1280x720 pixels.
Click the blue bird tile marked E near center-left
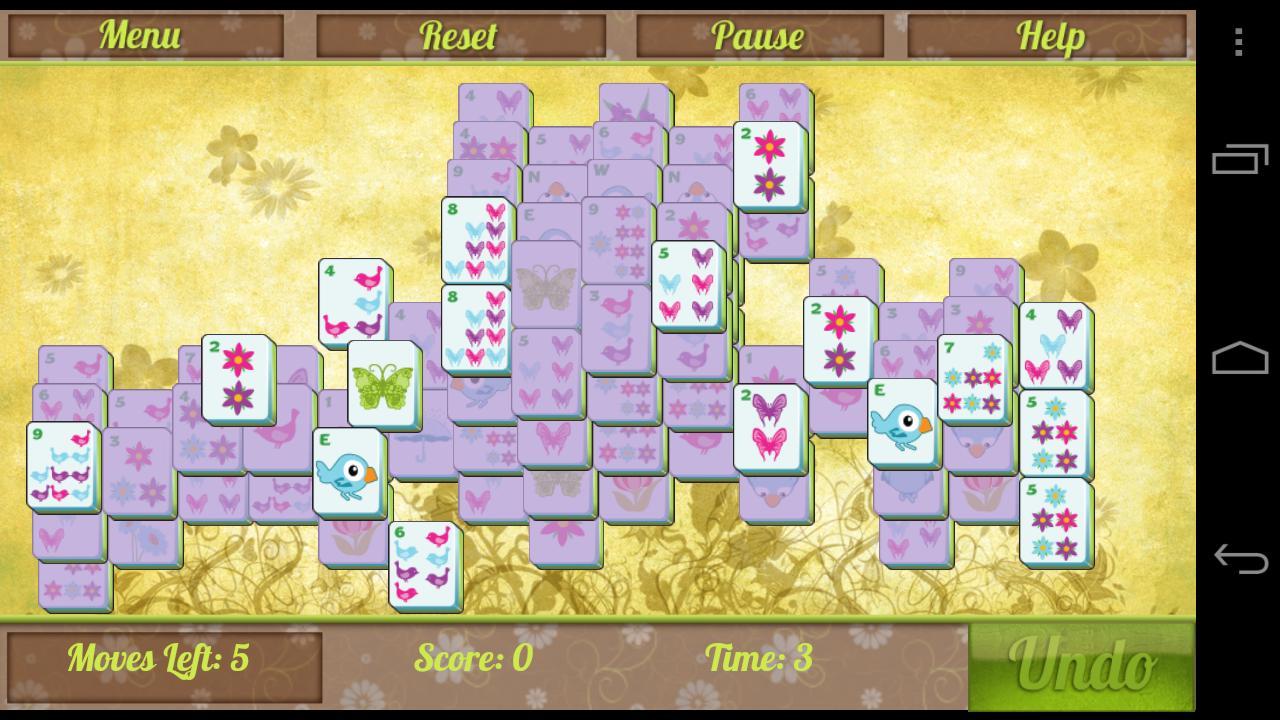(348, 468)
